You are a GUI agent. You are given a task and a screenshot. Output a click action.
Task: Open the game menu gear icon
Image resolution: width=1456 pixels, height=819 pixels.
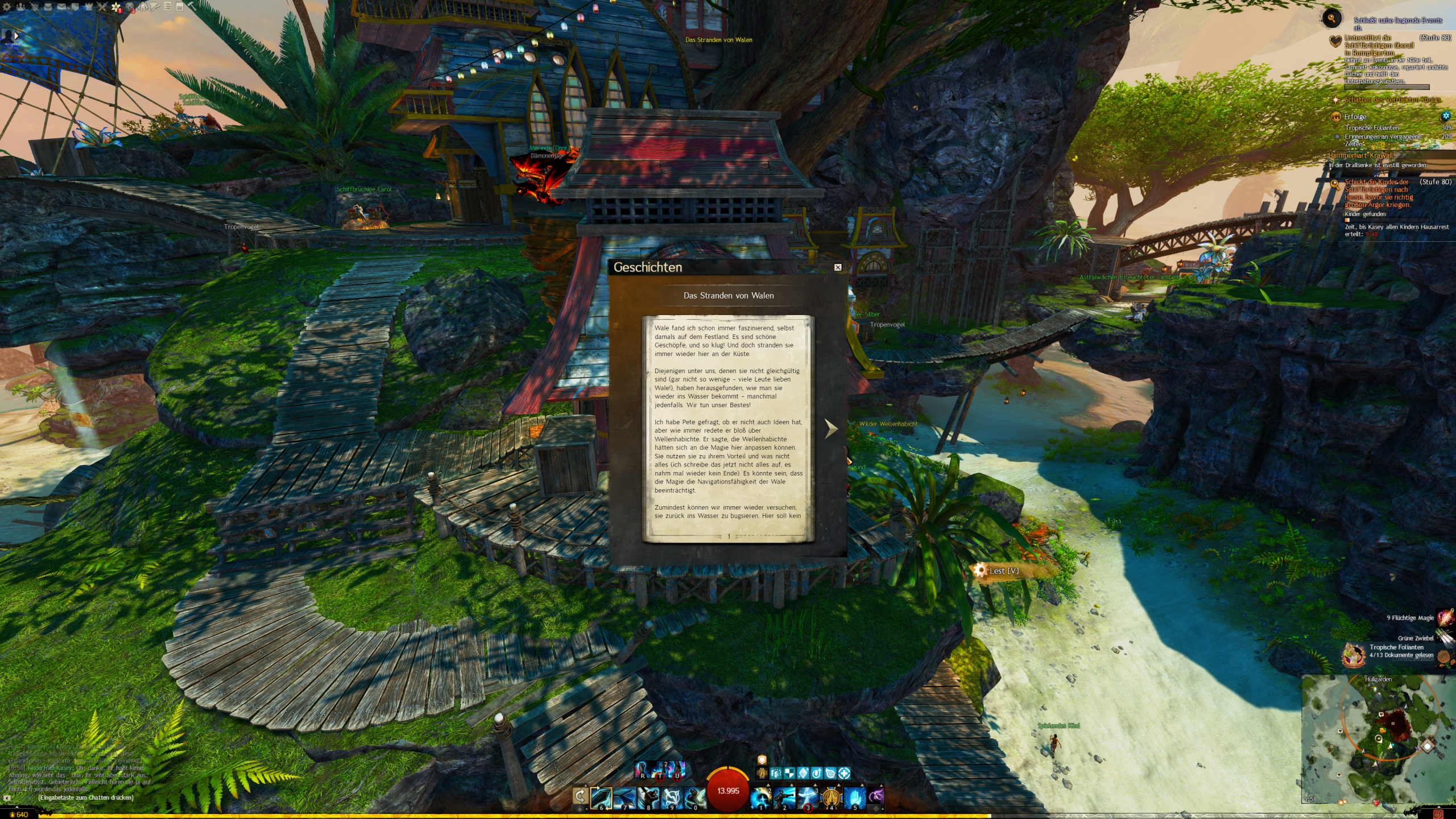pyautogui.click(x=7, y=7)
